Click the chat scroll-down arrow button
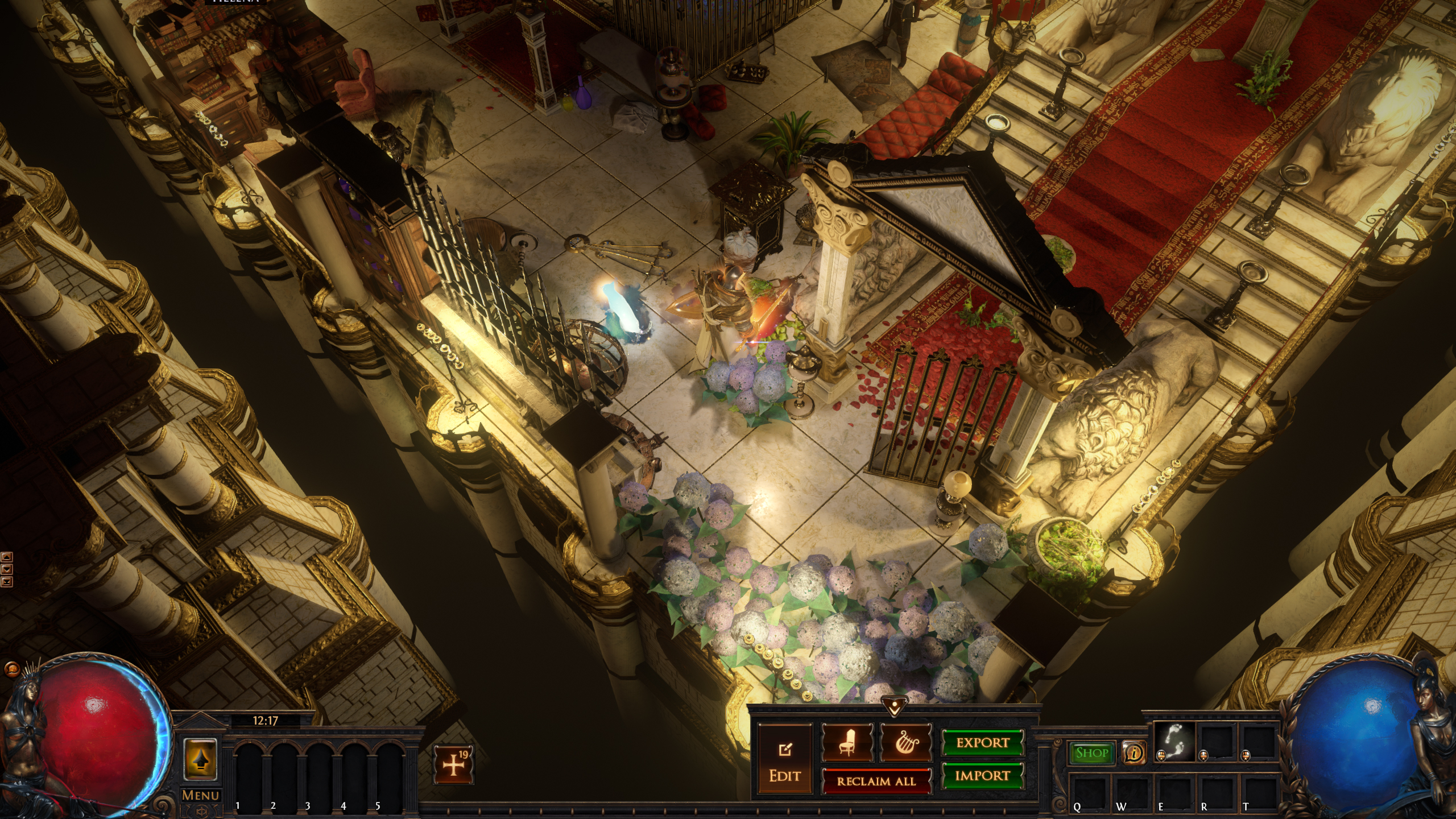 click(7, 569)
